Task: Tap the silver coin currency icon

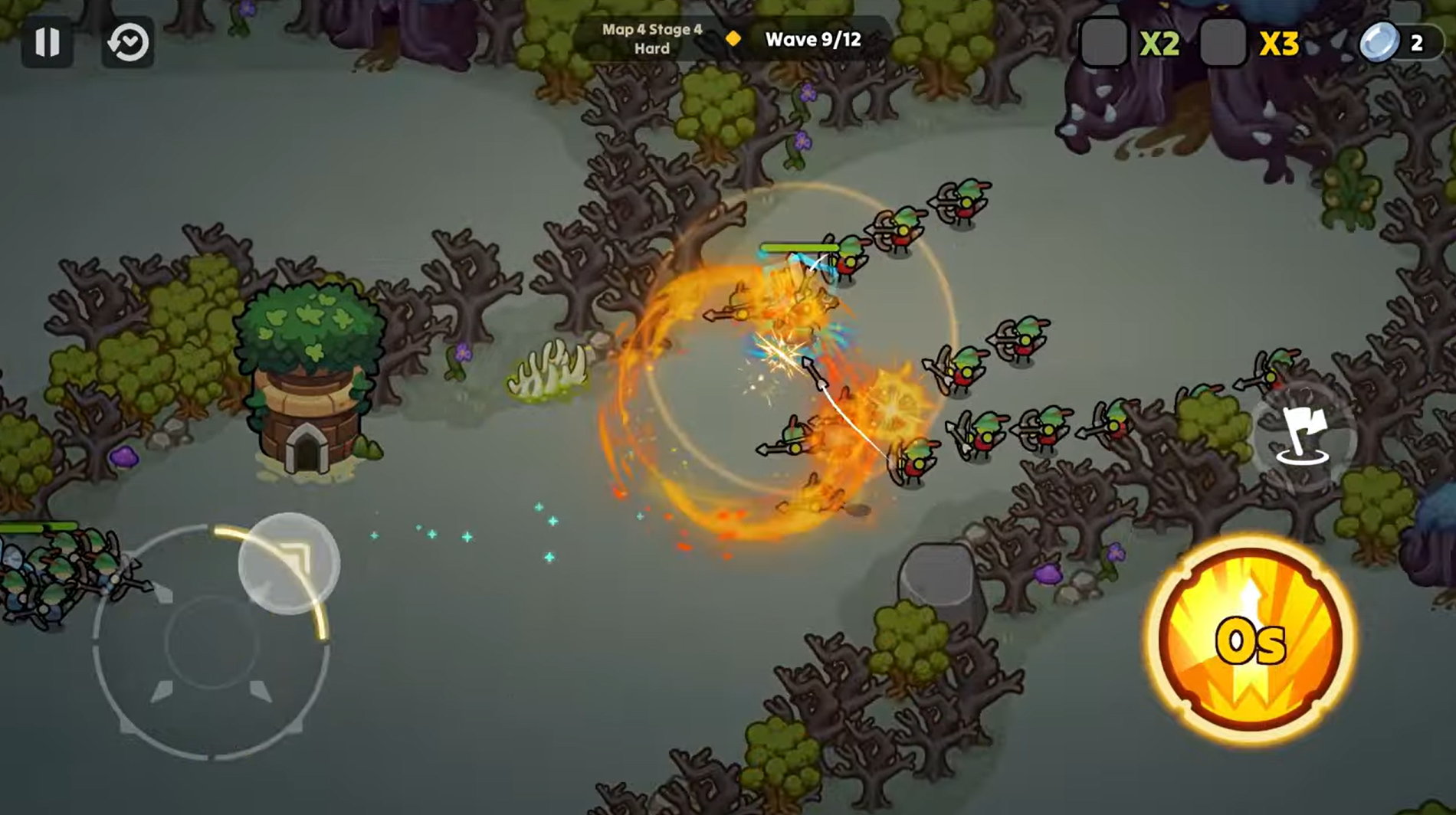Action: tap(1379, 42)
